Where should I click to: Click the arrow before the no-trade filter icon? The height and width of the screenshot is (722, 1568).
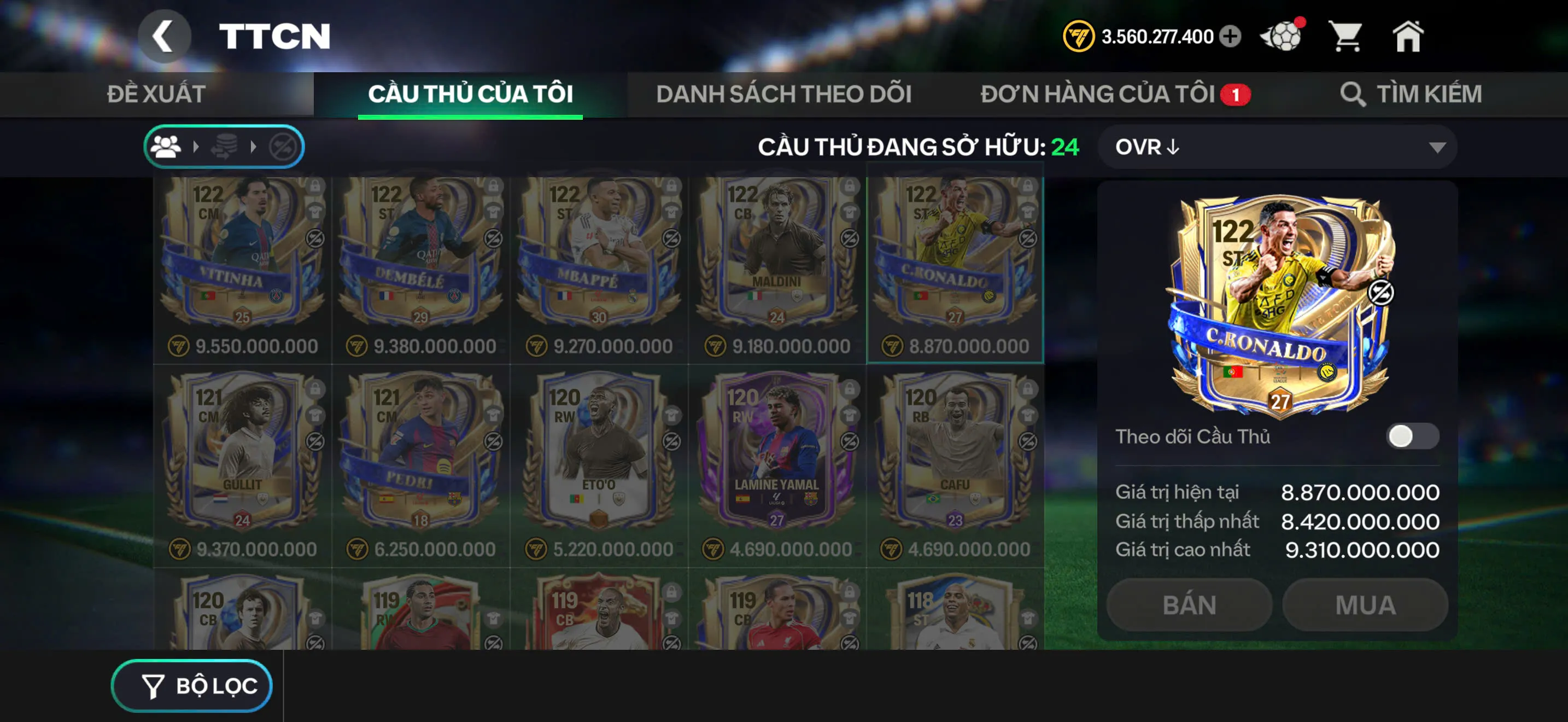[252, 146]
